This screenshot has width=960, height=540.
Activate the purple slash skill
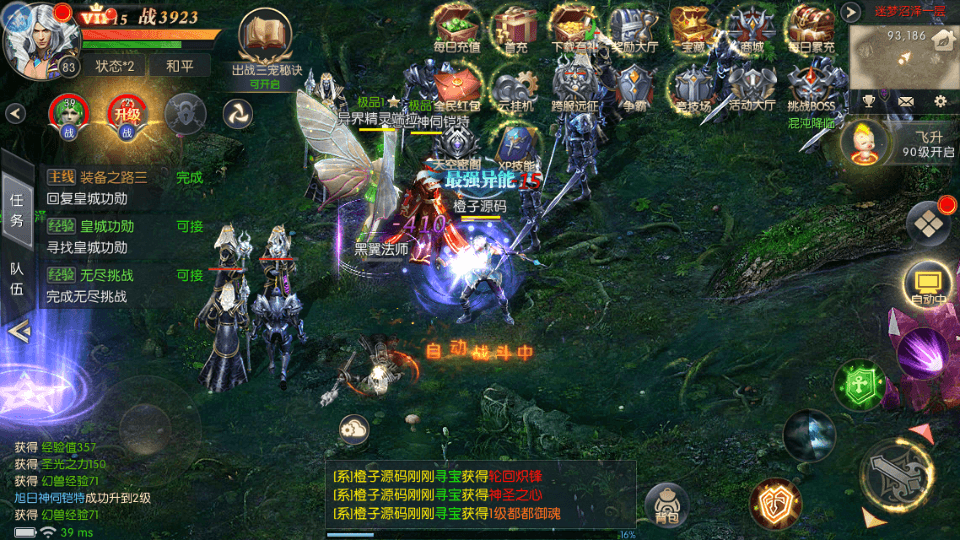click(x=922, y=353)
